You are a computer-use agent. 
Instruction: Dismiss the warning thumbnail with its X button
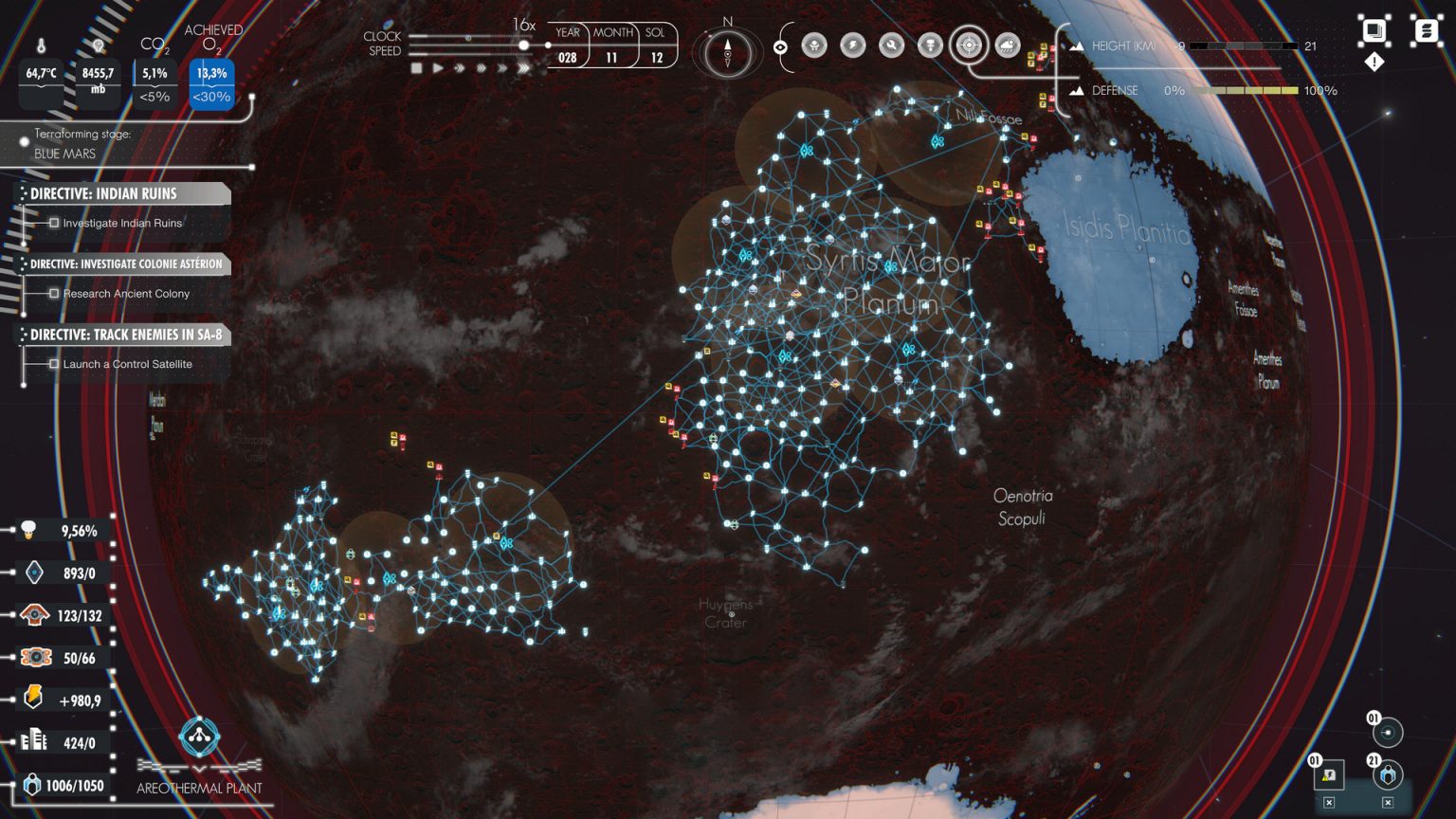point(1329,802)
